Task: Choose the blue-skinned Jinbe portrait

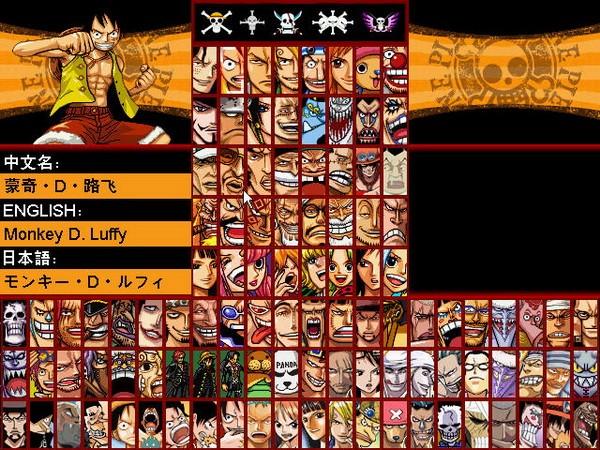Action: click(313, 118)
